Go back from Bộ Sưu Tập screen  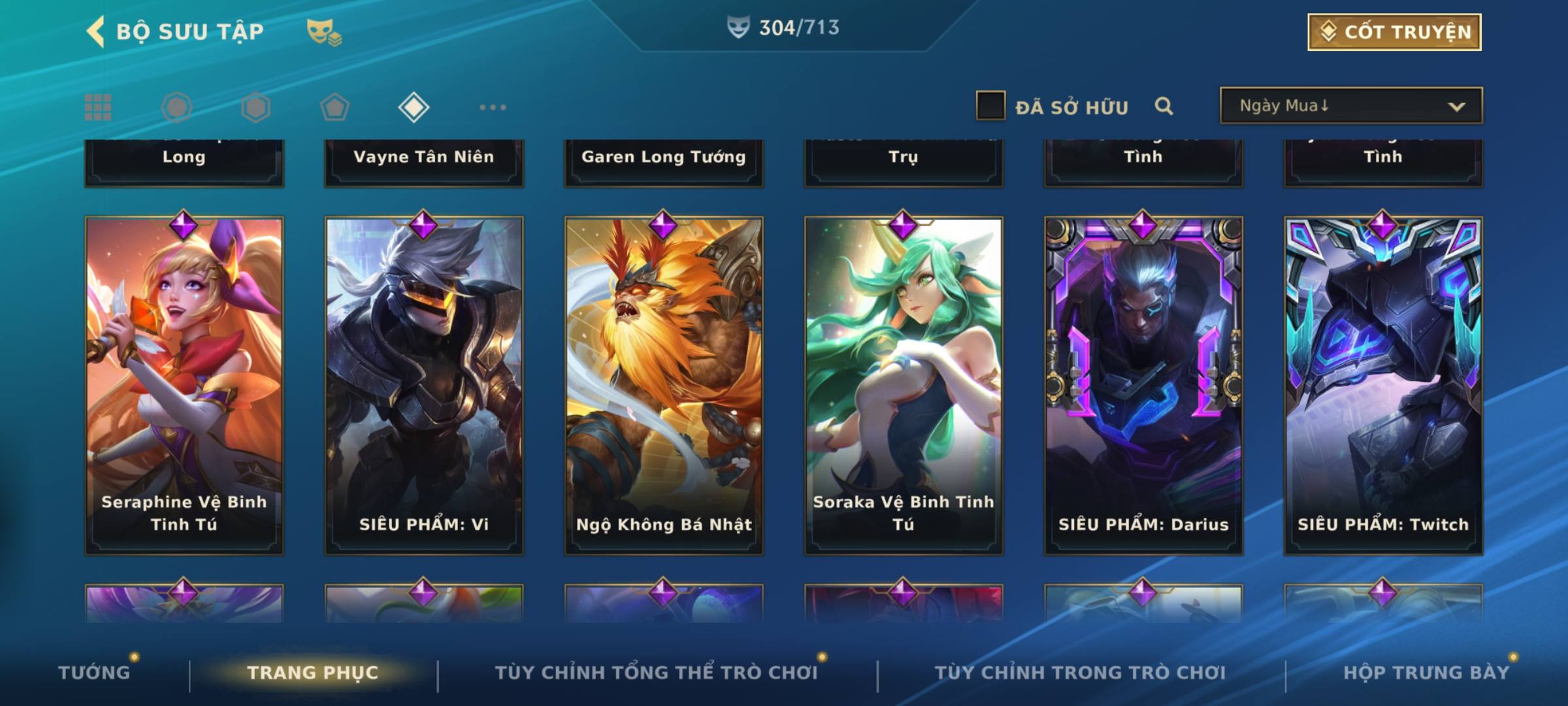click(96, 32)
